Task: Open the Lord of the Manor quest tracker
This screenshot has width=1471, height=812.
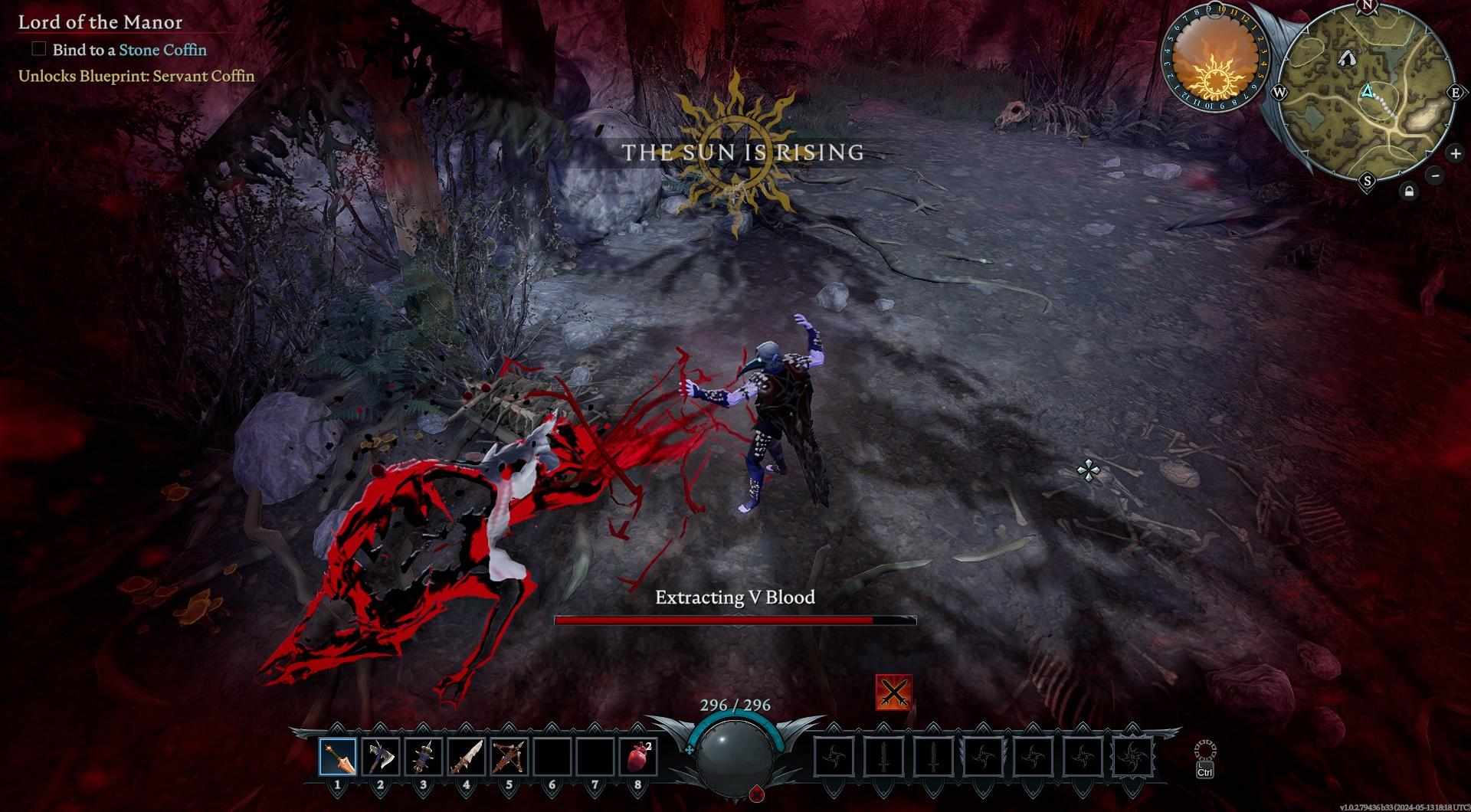Action: [100, 22]
